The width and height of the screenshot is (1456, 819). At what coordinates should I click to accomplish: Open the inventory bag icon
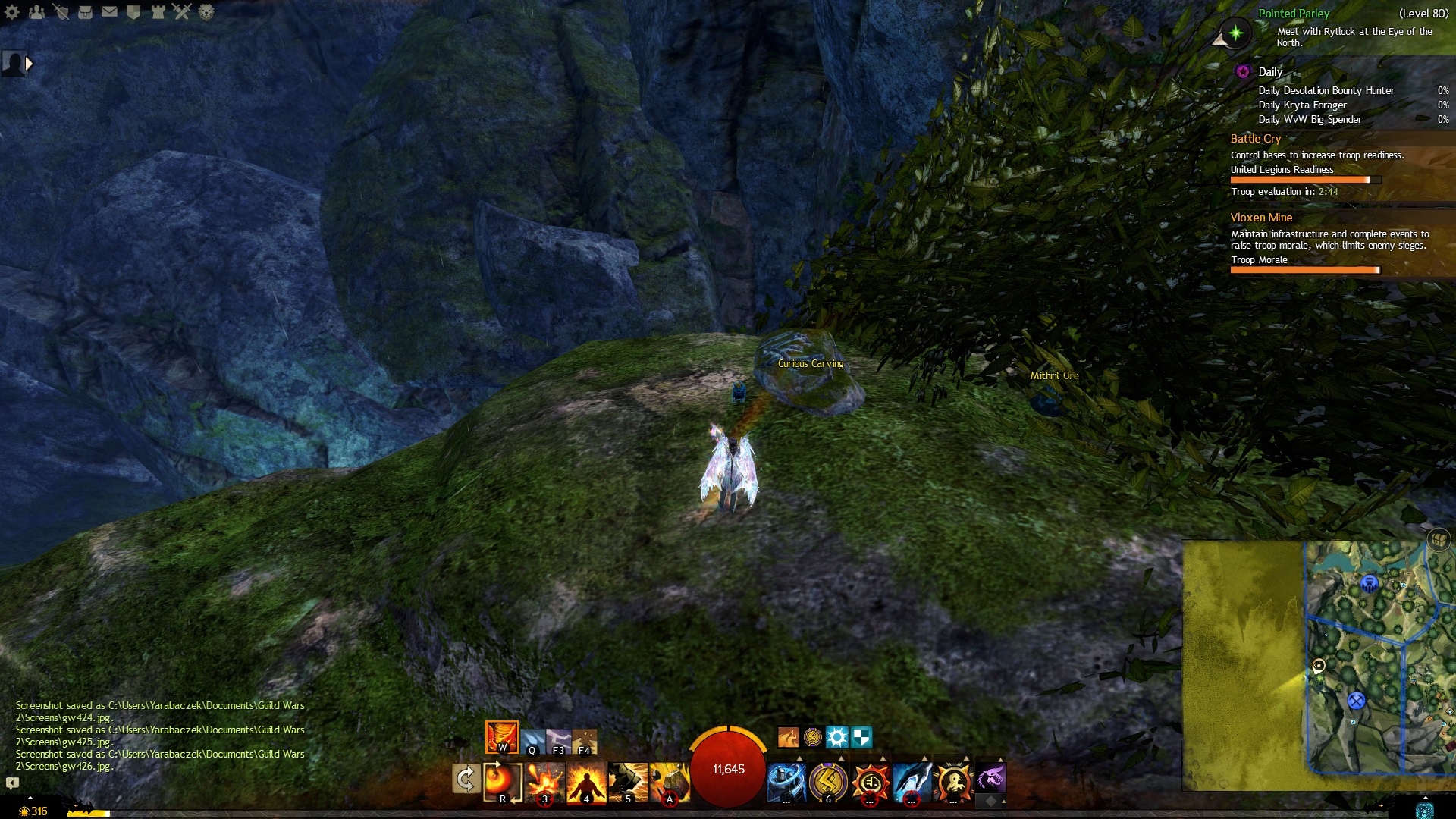tap(85, 12)
